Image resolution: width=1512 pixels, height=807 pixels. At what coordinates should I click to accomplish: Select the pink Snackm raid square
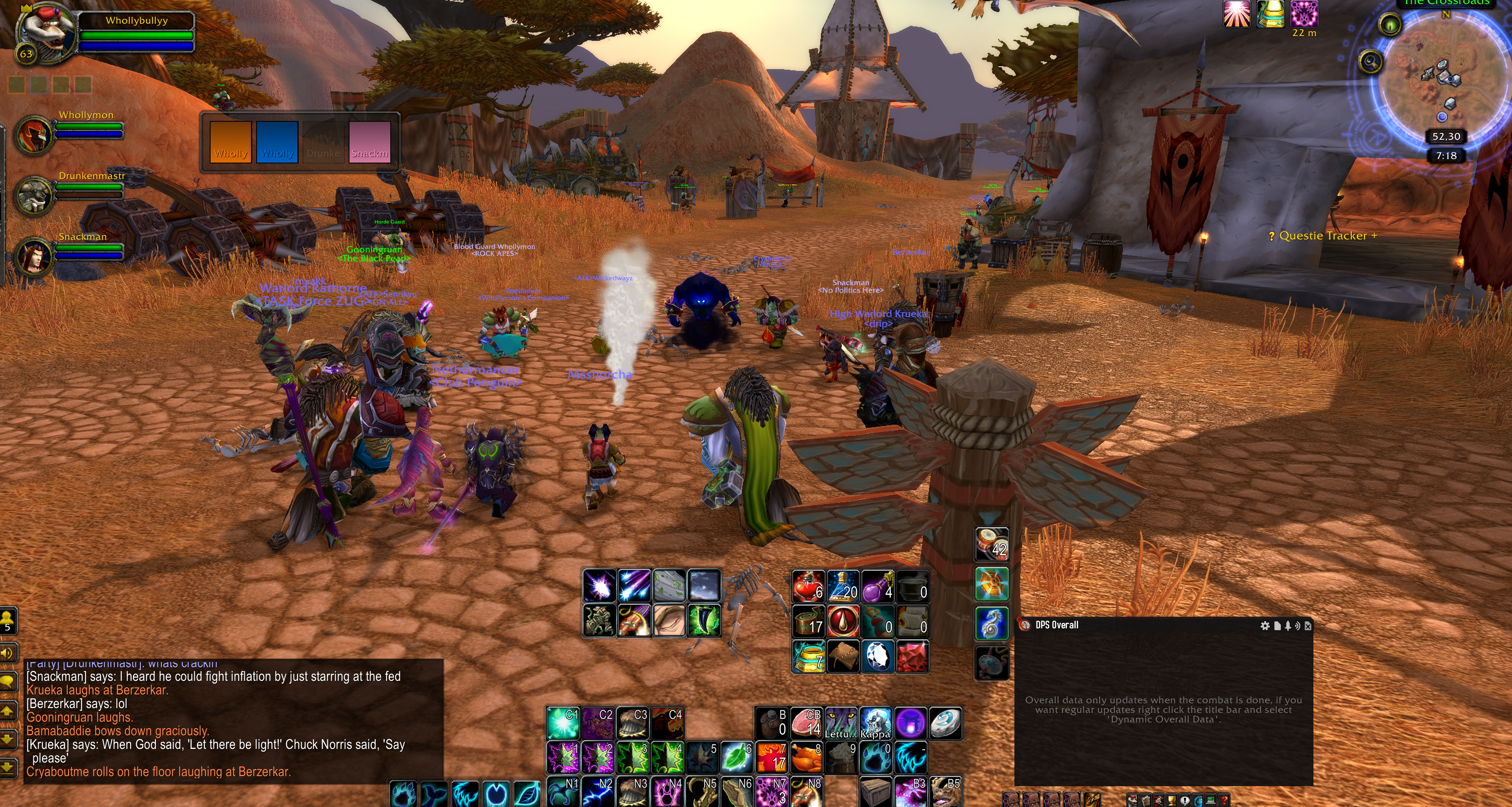[369, 141]
